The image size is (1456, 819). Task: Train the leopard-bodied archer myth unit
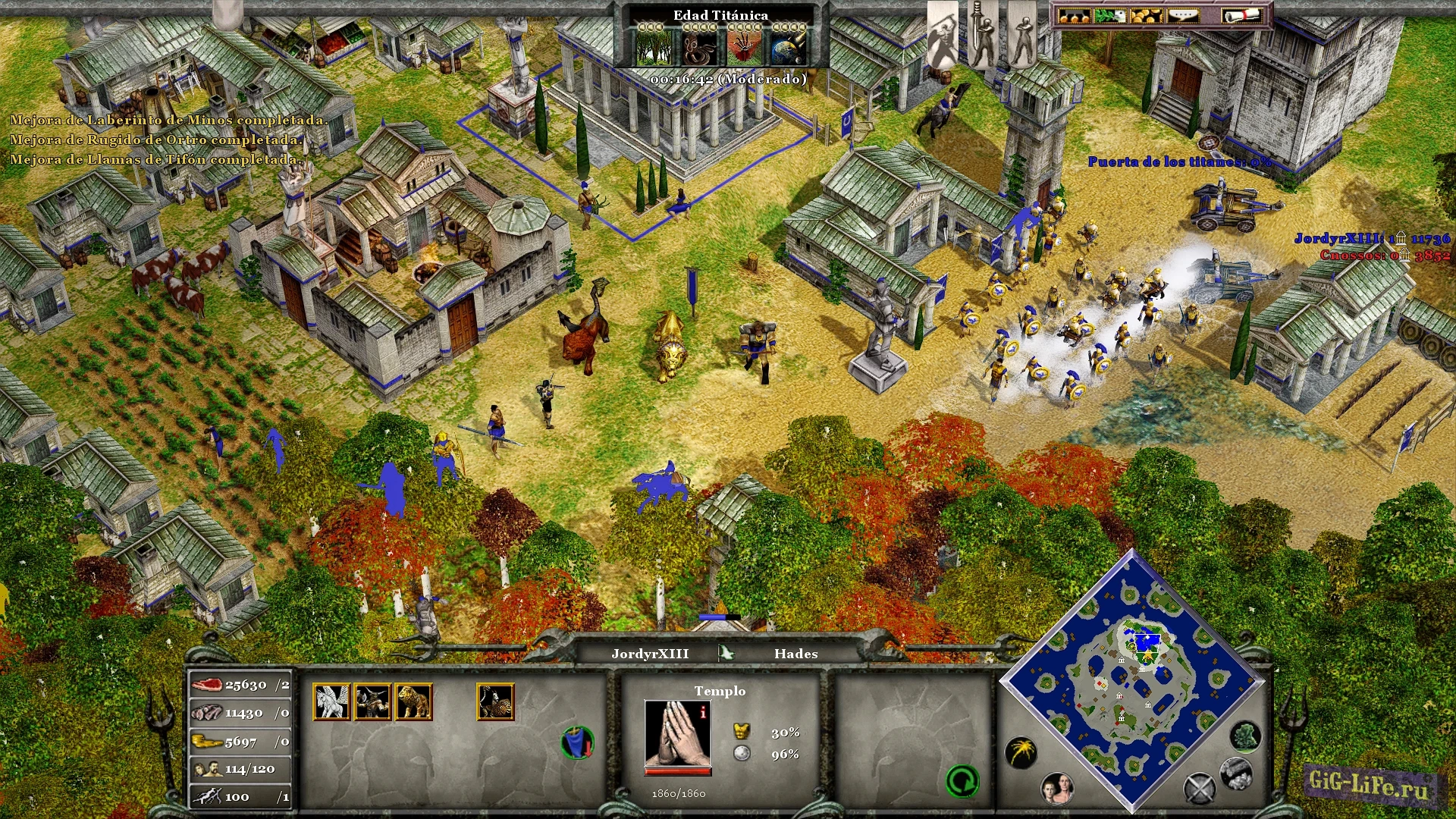click(495, 701)
